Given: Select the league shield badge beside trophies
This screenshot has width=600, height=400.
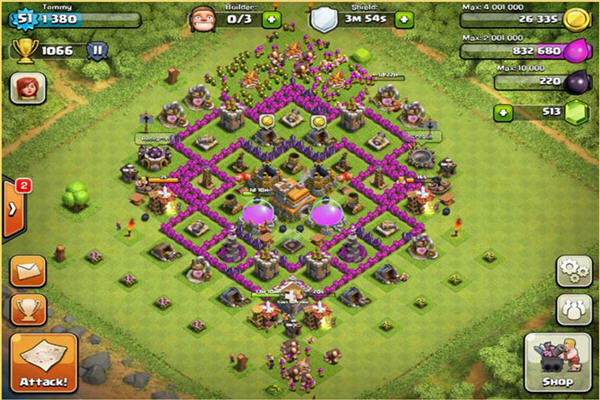Looking at the screenshot, I should click(x=97, y=49).
